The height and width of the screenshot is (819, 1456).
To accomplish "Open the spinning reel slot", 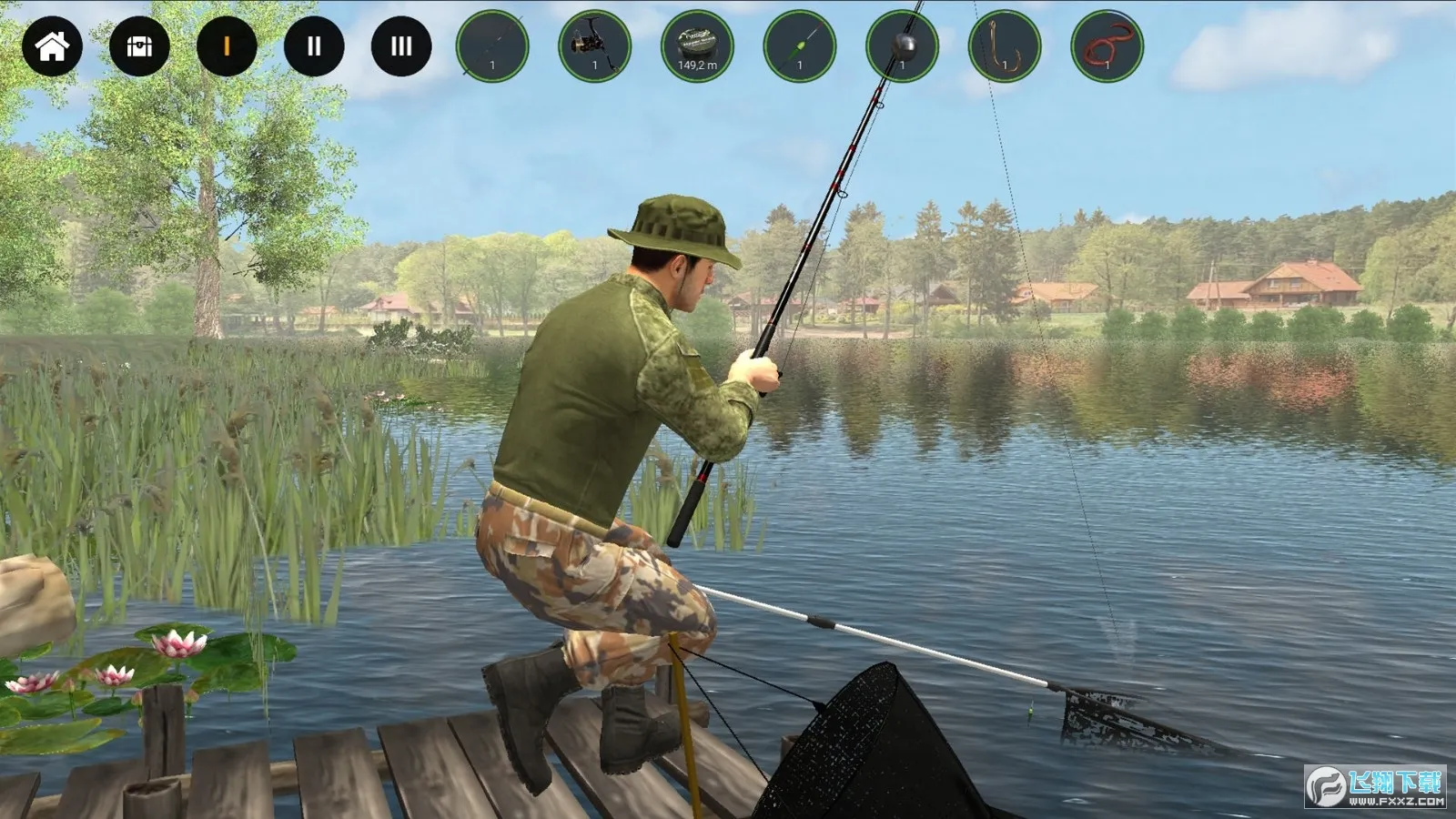I will 595,45.
